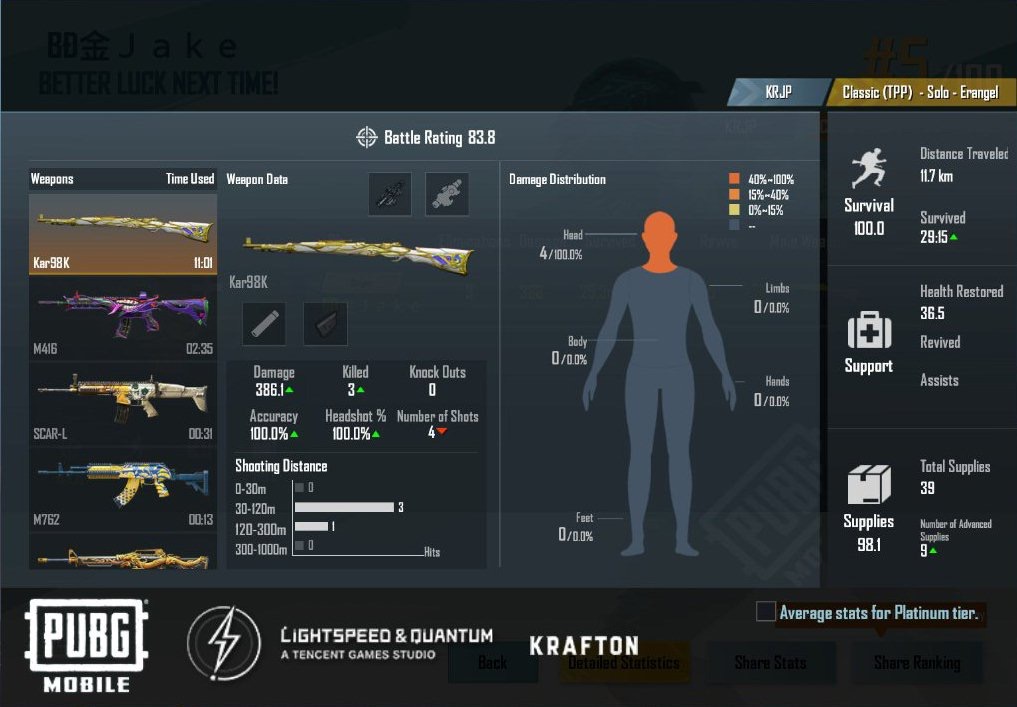1017x707 pixels.
Task: Share your ranking via Share Ranking
Action: pyautogui.click(x=917, y=662)
